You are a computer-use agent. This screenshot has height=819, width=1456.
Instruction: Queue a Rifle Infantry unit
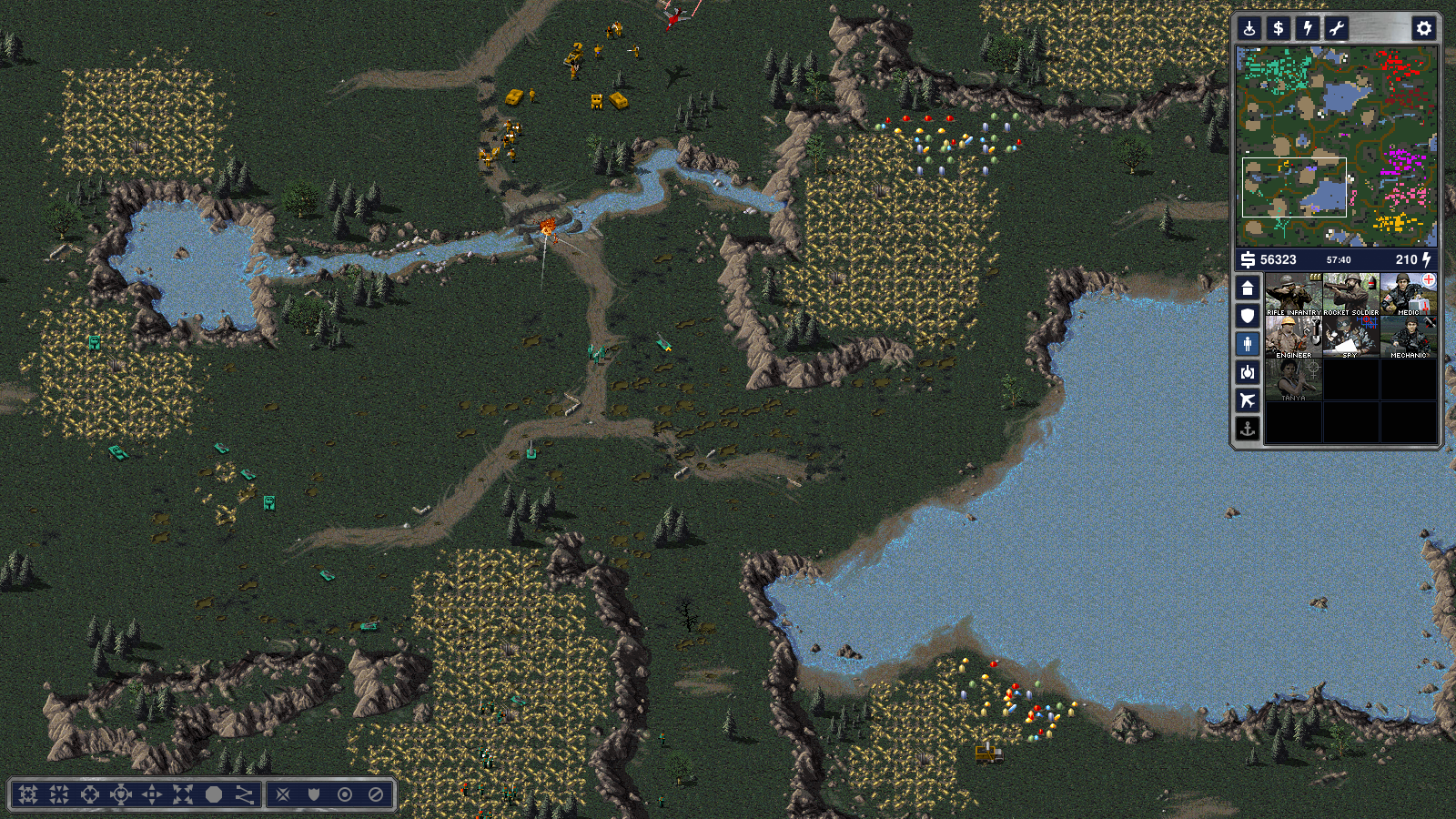(x=1293, y=294)
